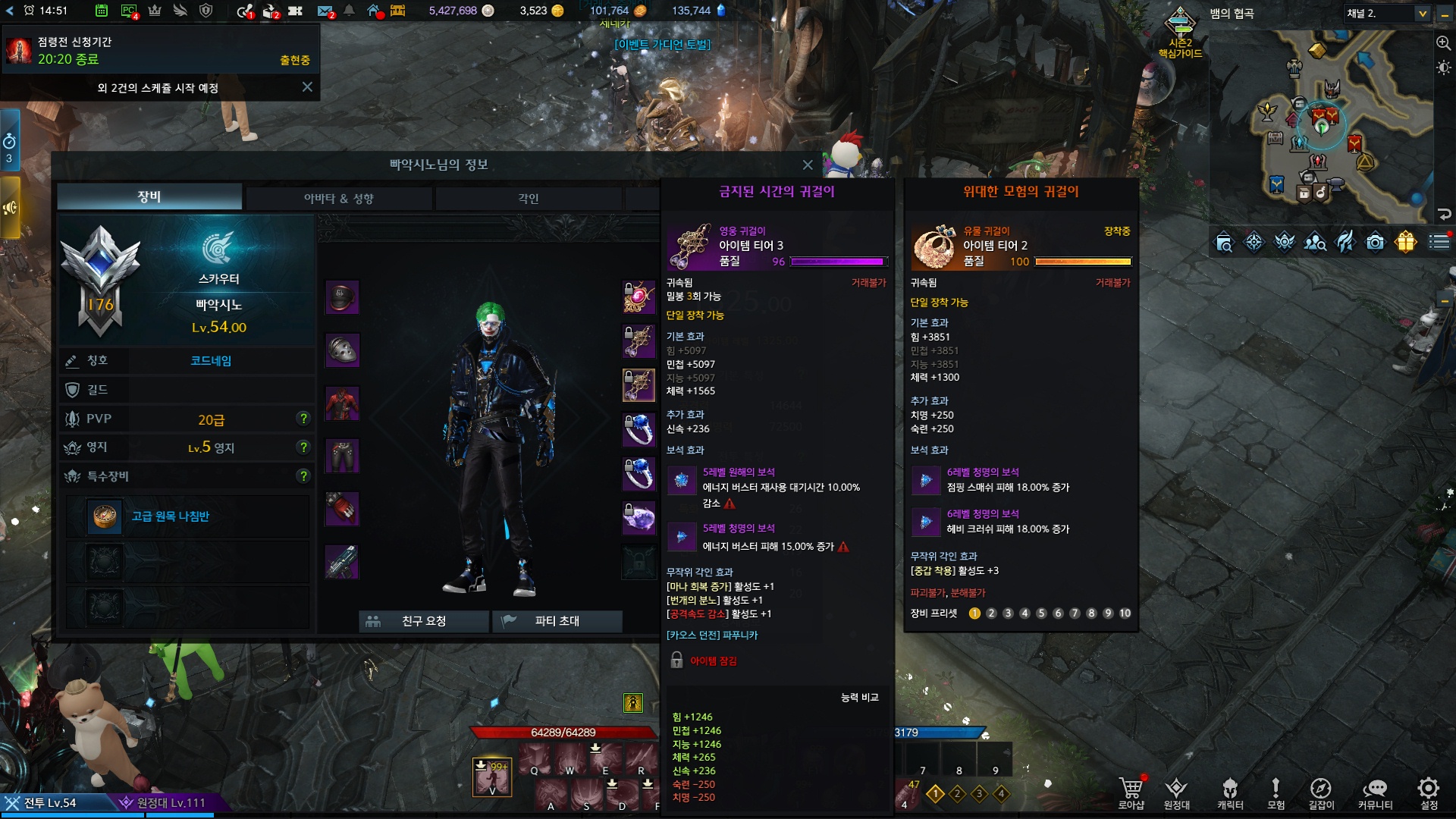
Task: Zoom in the minimap with magnifier icon
Action: coord(1443,43)
